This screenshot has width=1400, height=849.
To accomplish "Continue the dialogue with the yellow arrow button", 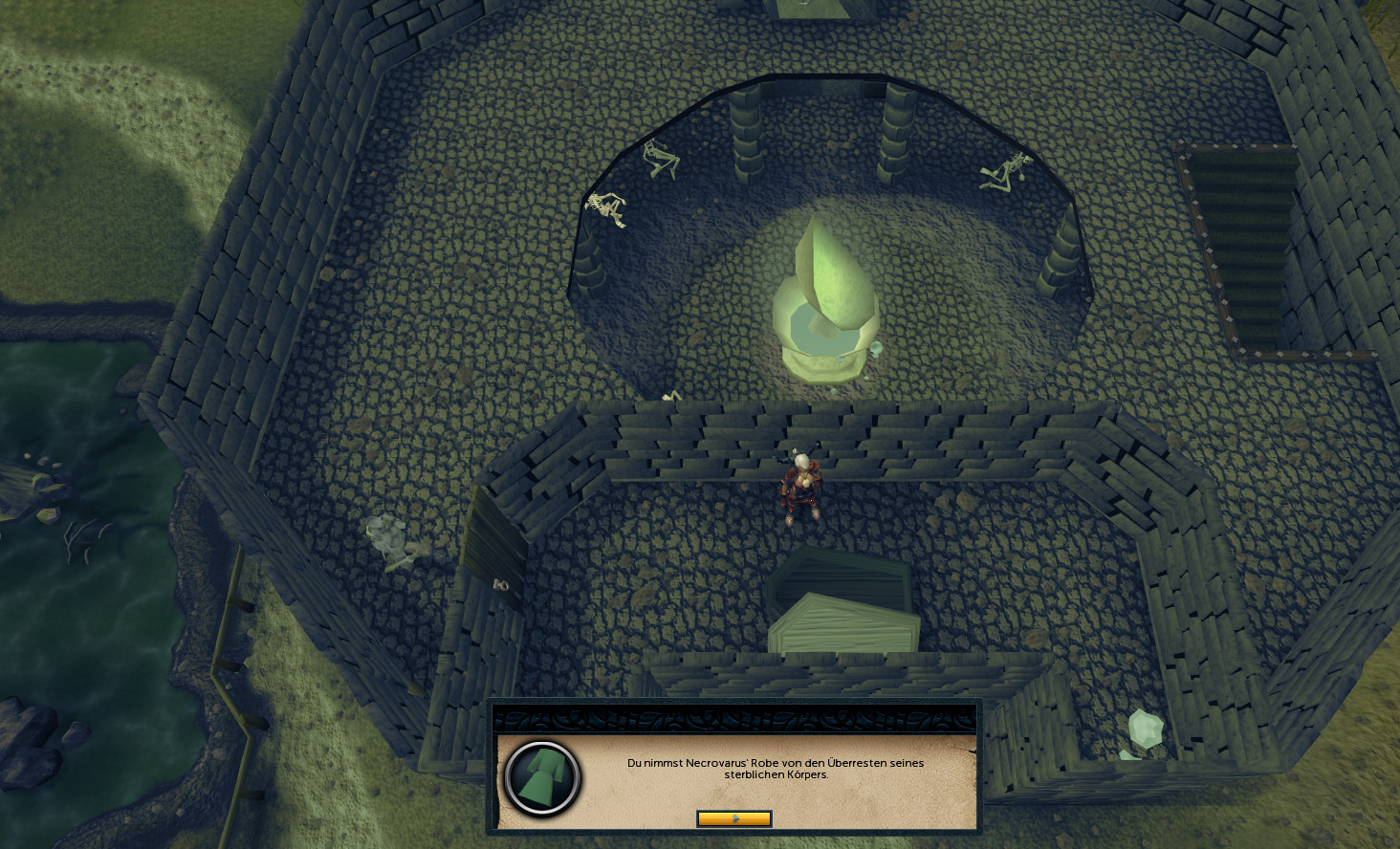I will (733, 818).
